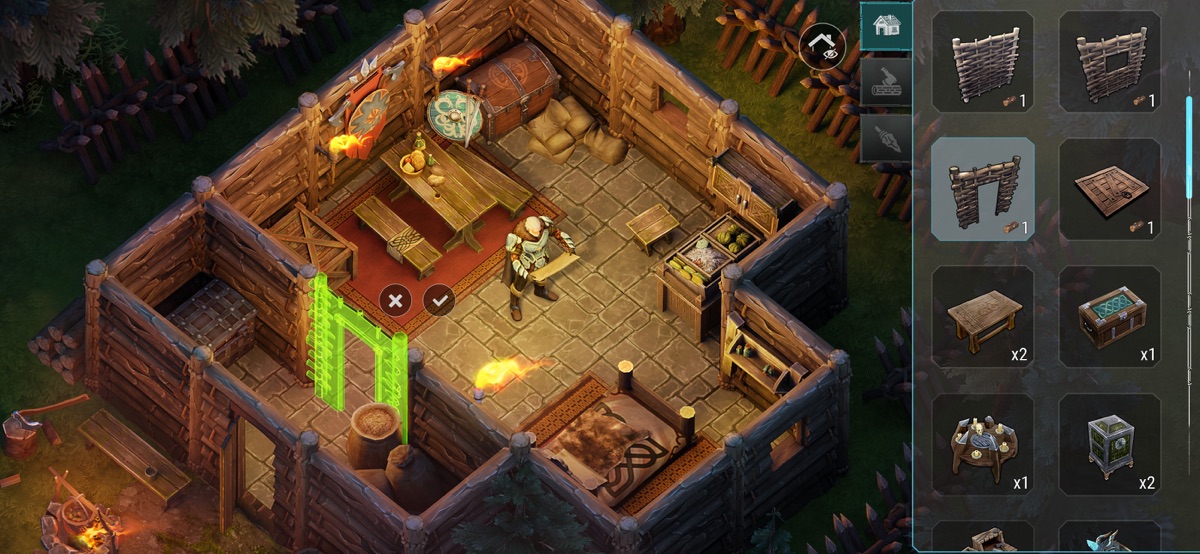The image size is (1200, 554).
Task: Toggle the roof visibility eye icon
Action: (x=820, y=48)
